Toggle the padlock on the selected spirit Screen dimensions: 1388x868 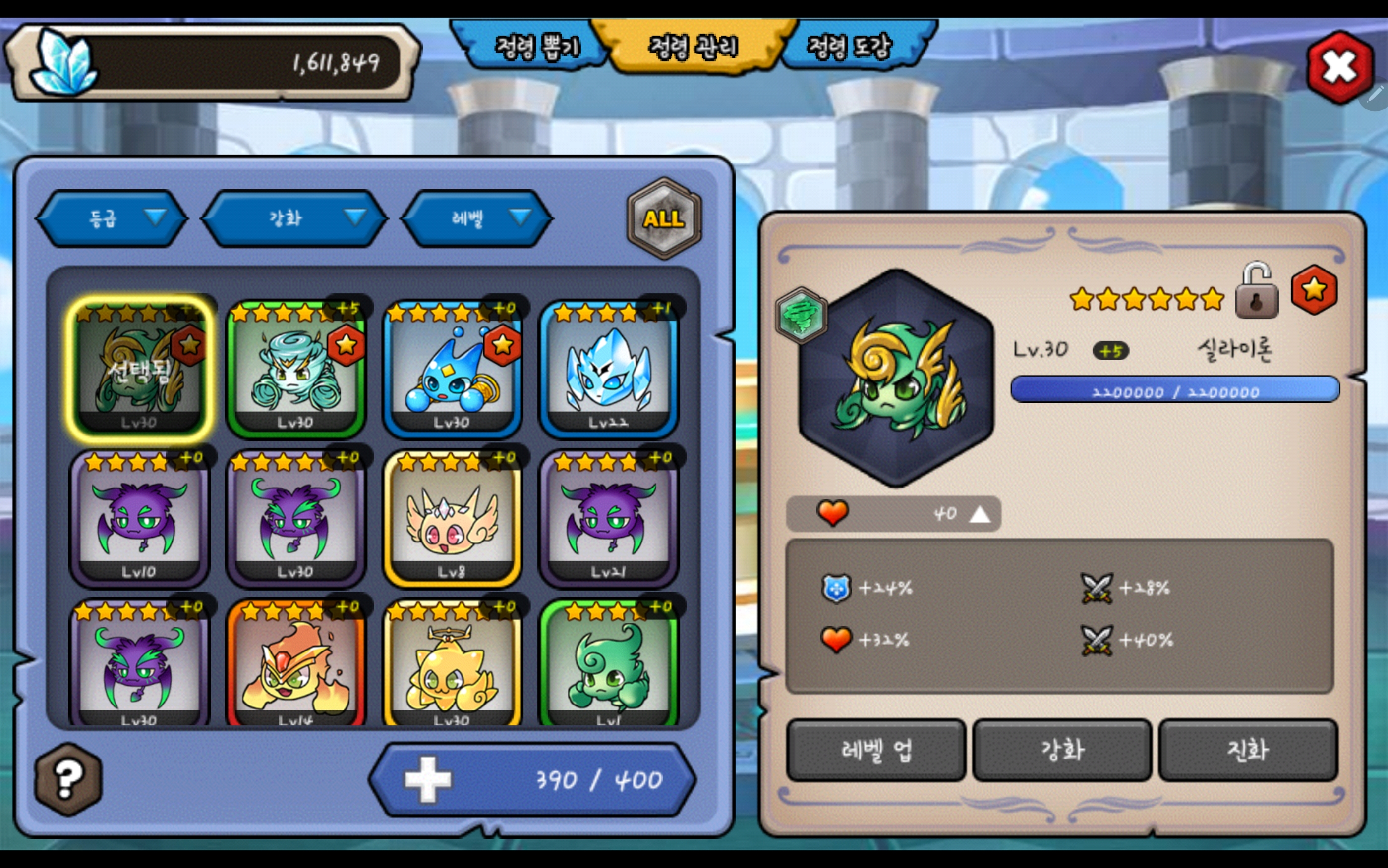(x=1257, y=292)
